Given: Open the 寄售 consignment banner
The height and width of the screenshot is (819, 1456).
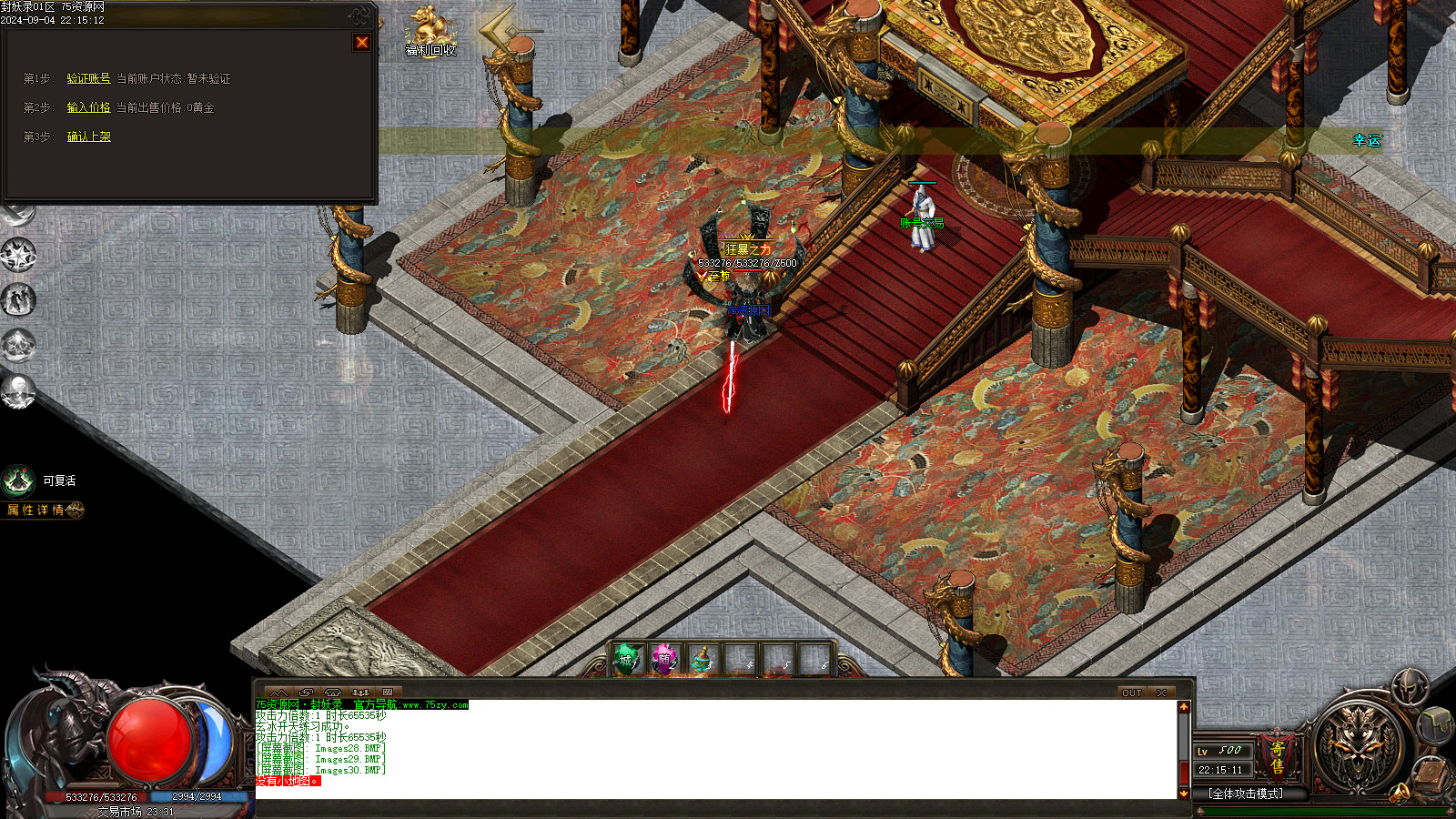Looking at the screenshot, I should tap(1278, 757).
